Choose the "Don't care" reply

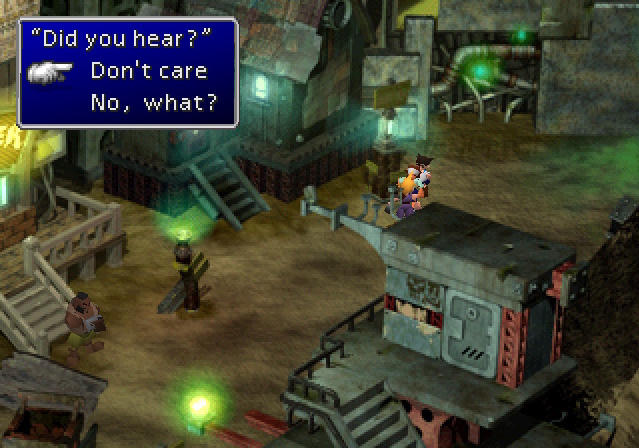(x=149, y=71)
